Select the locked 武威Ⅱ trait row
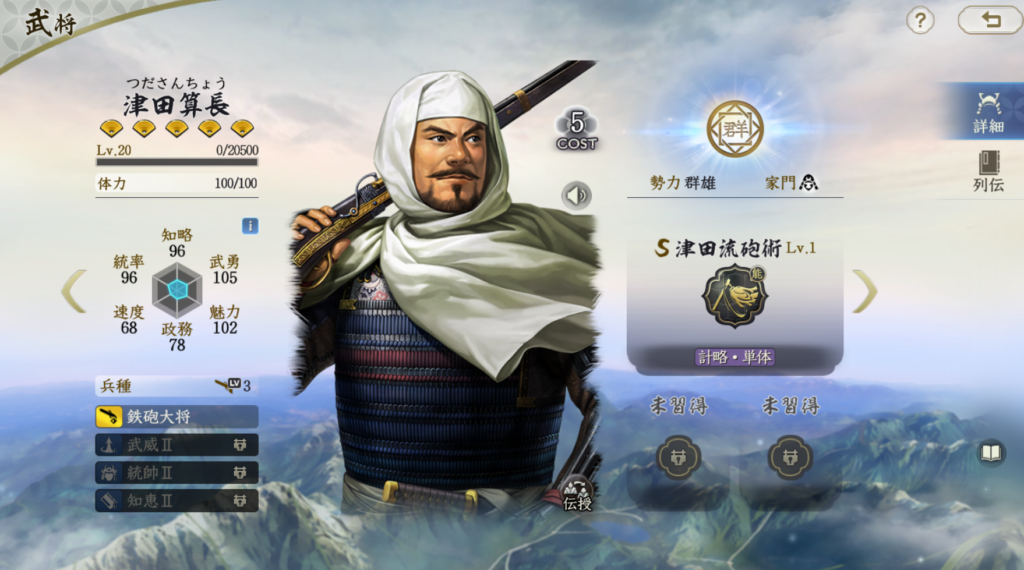1024x570 pixels. 177,444
